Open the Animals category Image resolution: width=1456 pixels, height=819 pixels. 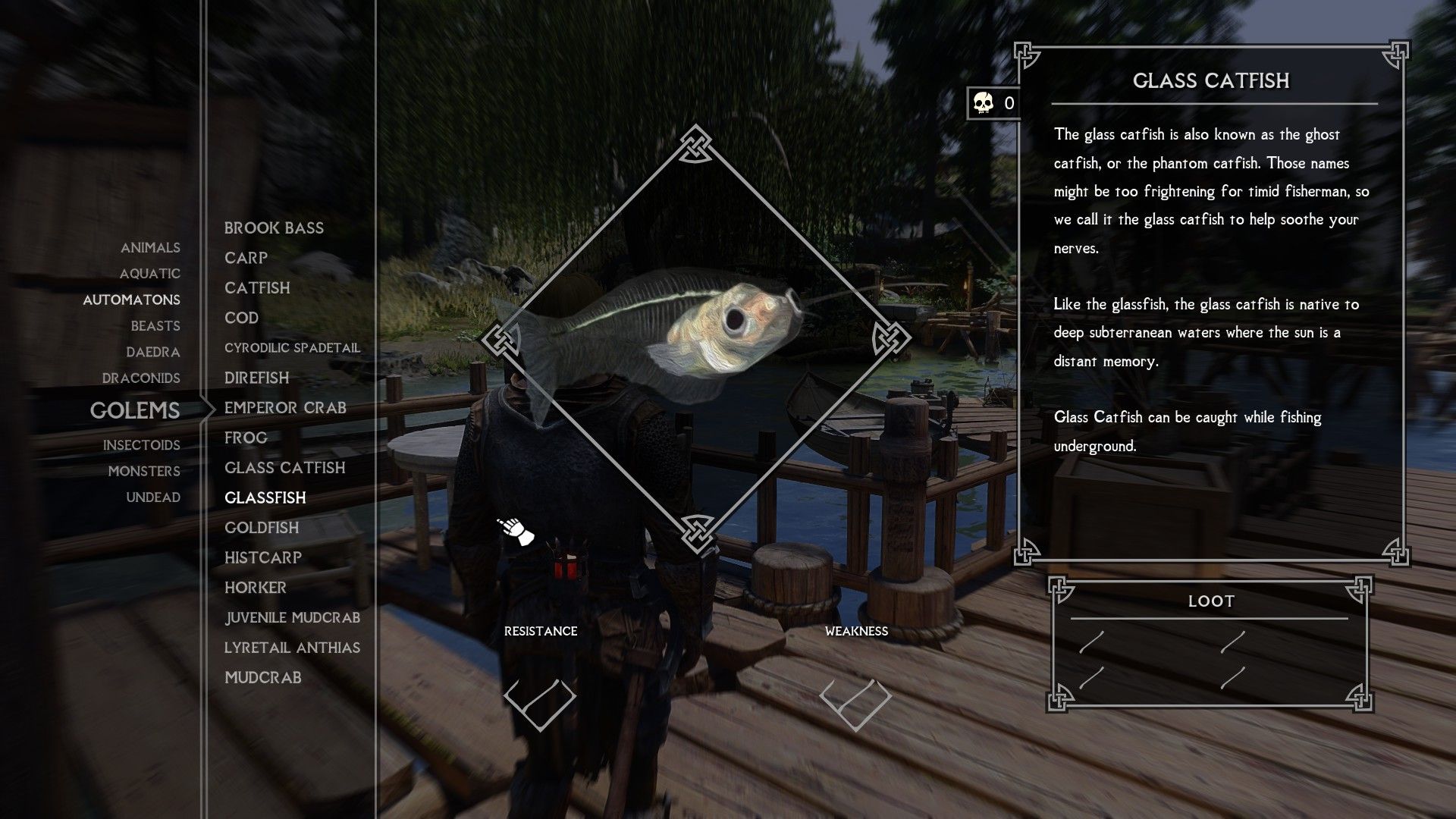150,248
